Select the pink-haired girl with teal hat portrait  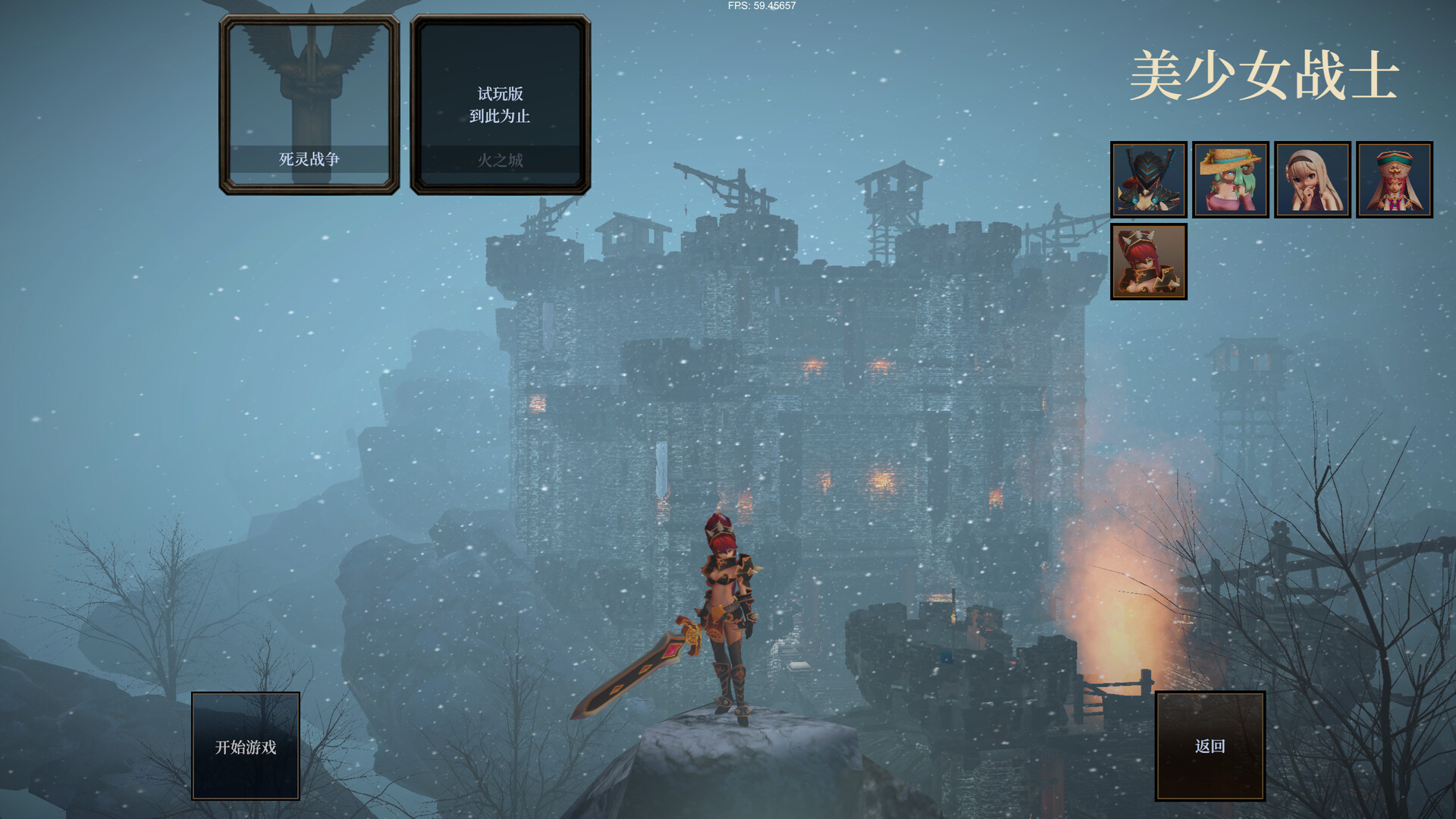point(1395,180)
